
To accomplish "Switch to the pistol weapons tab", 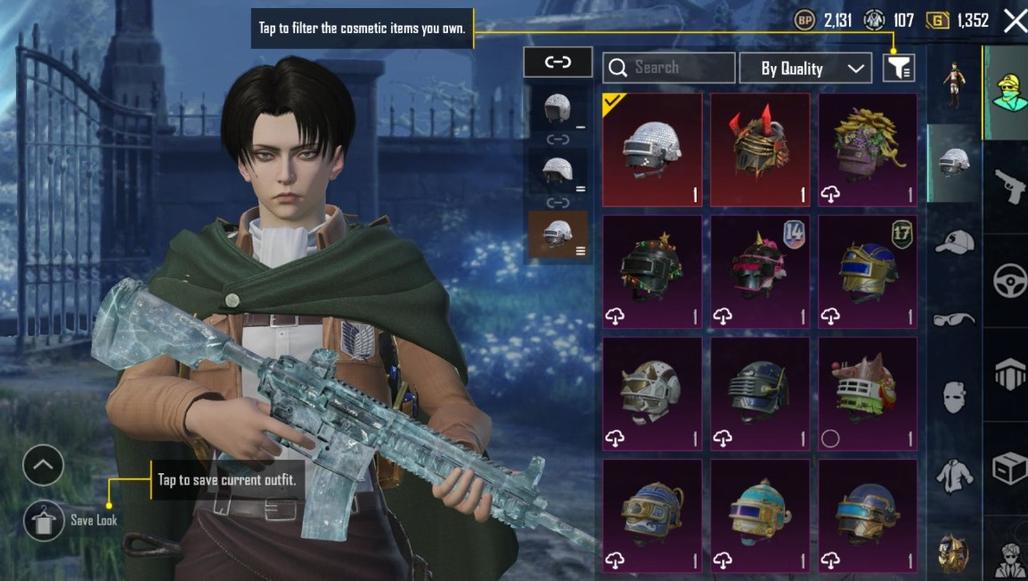I will (x=1008, y=186).
